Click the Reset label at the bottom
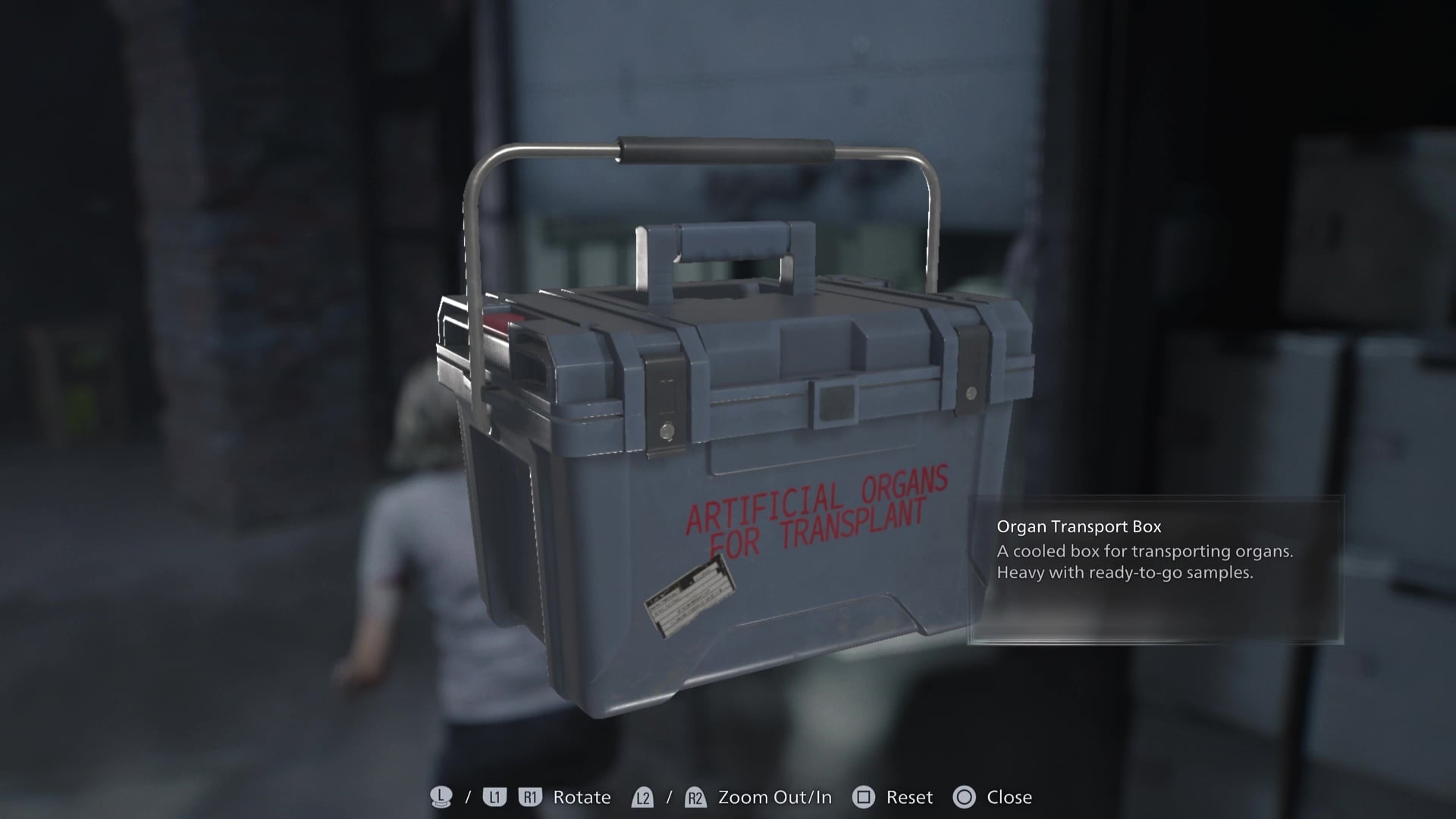1456x819 pixels. (910, 797)
